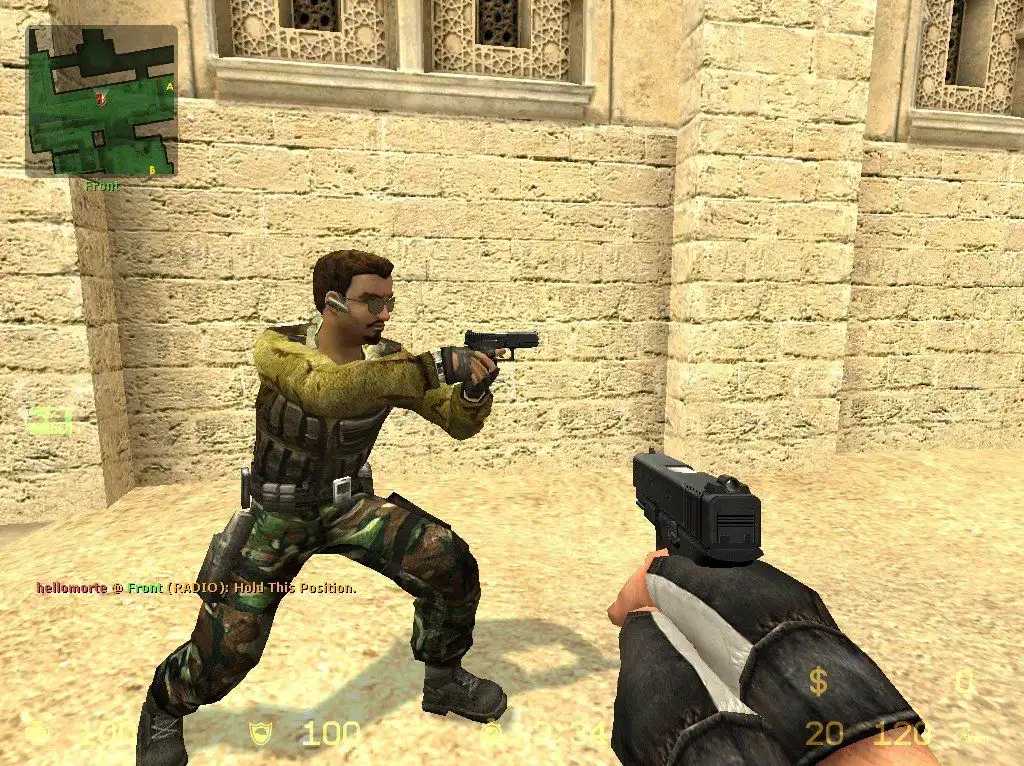Click the red player marker on the radar
The width and height of the screenshot is (1024, 766).
pos(99,97)
